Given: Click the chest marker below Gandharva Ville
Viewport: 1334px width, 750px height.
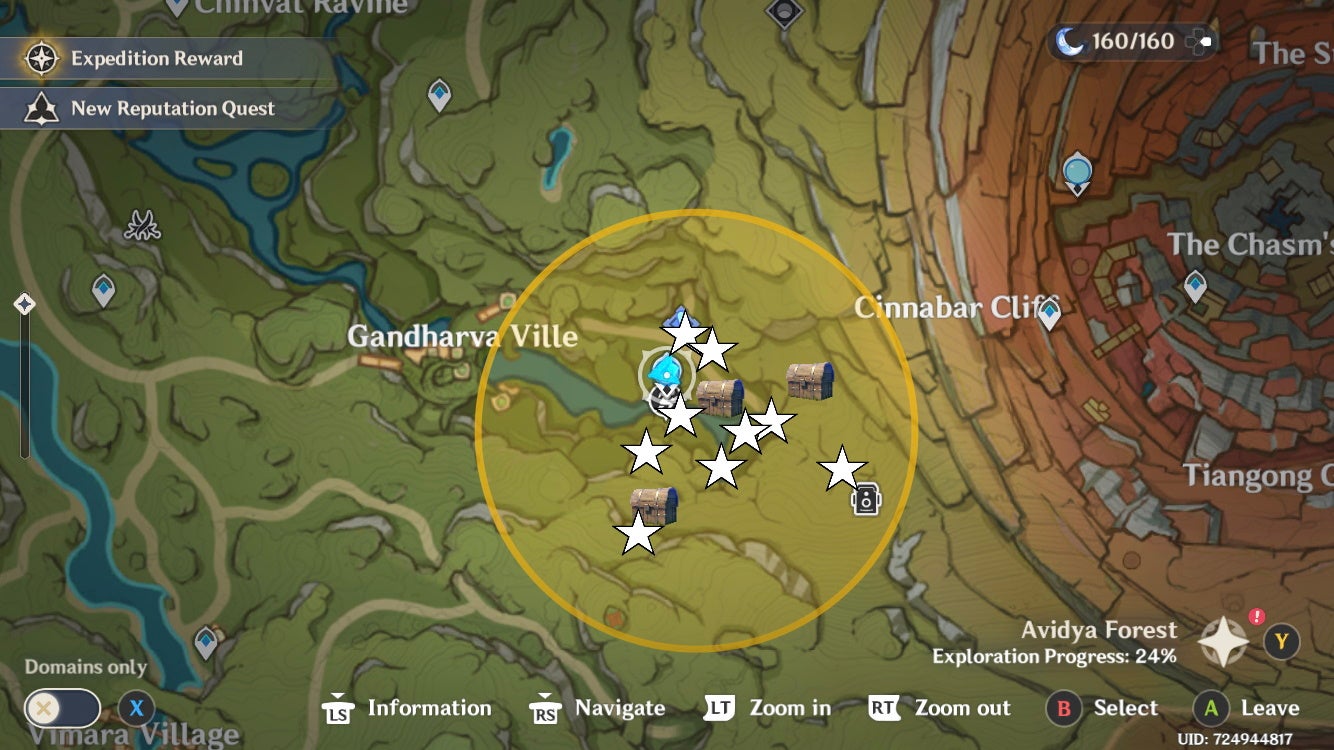Looking at the screenshot, I should pos(718,394).
